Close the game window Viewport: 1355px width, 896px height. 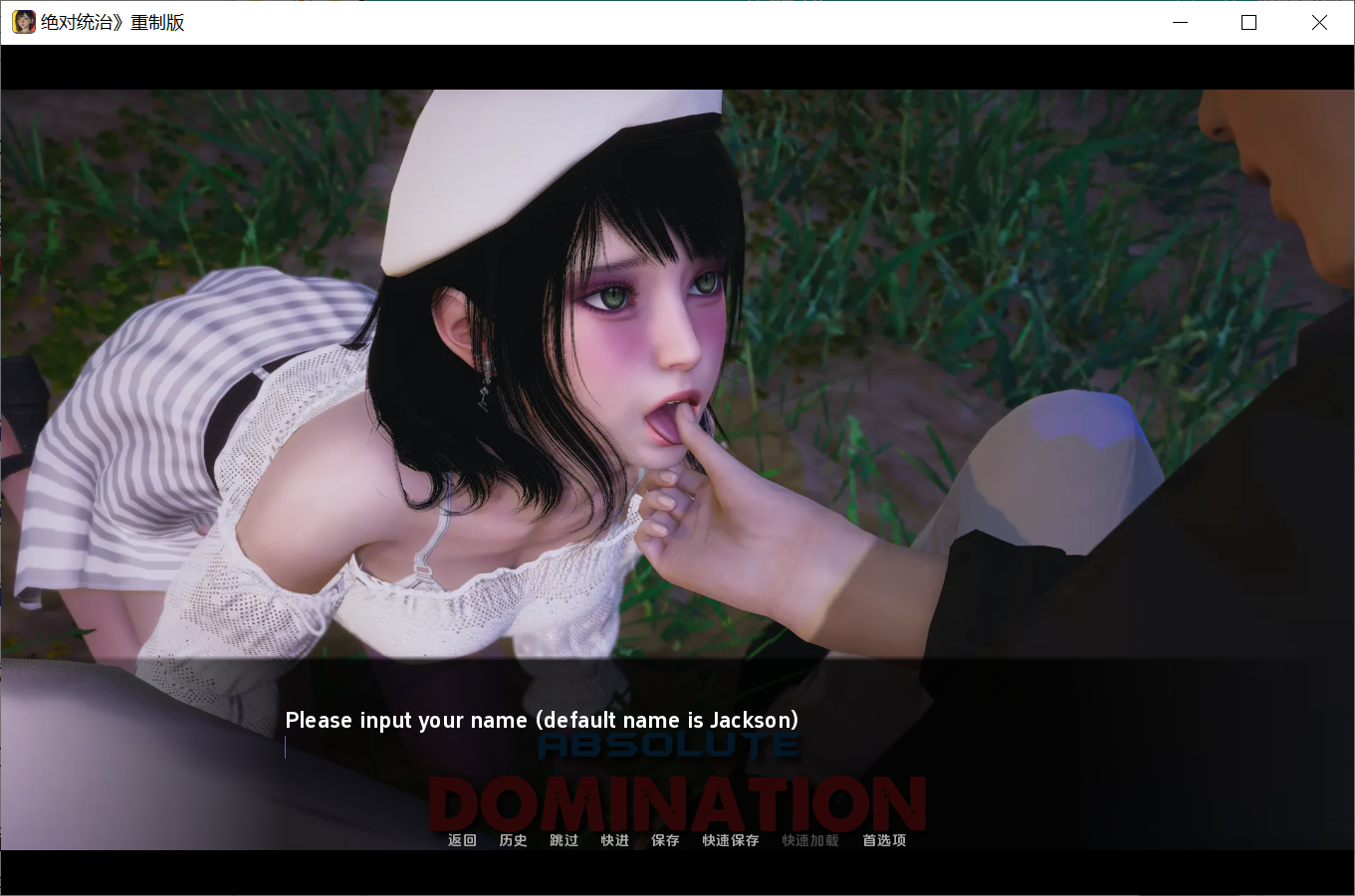coord(1319,22)
